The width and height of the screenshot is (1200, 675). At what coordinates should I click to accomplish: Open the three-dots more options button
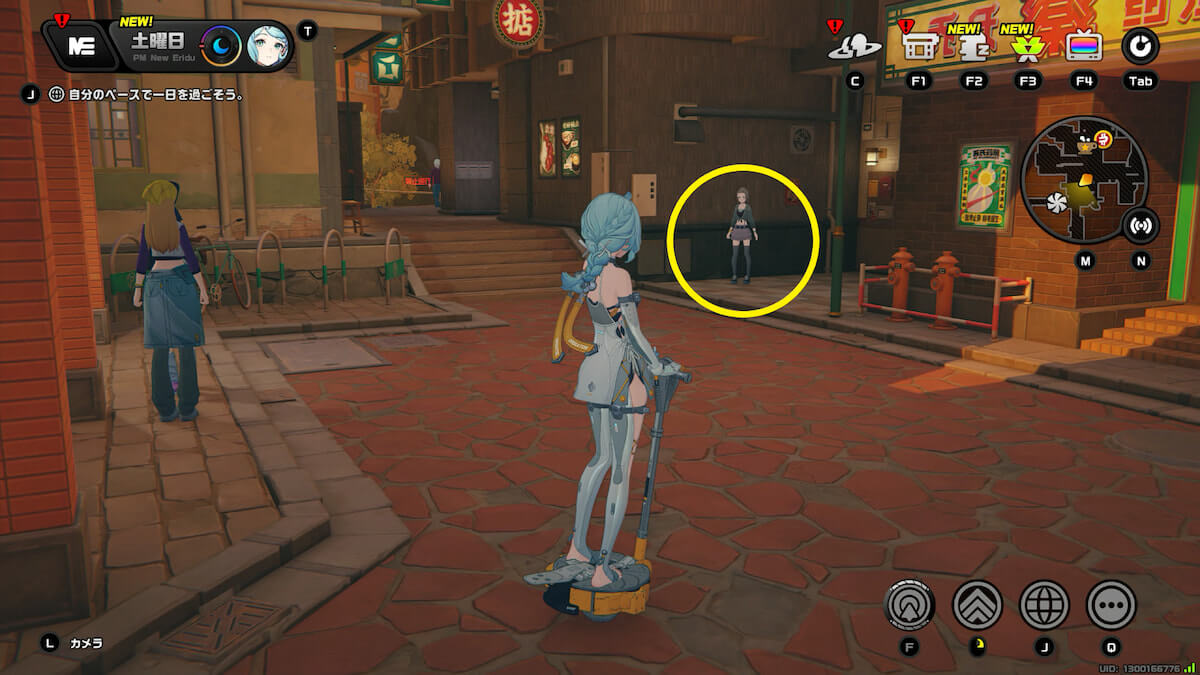[1111, 605]
